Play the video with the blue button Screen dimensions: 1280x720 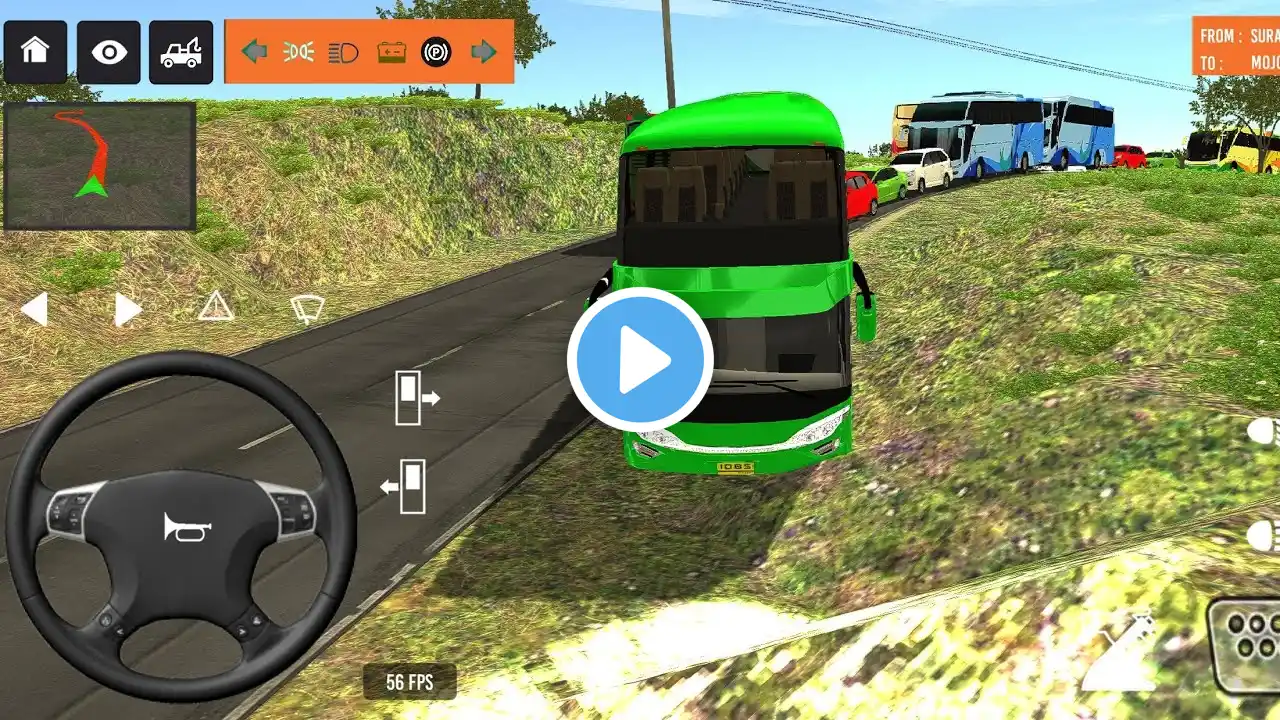pos(640,360)
